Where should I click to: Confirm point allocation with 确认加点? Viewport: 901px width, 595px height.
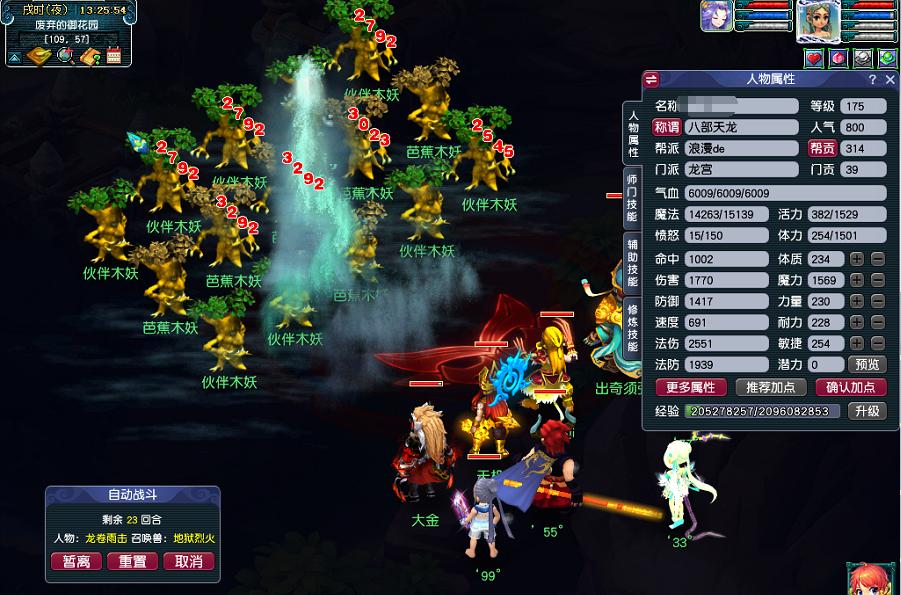point(850,388)
